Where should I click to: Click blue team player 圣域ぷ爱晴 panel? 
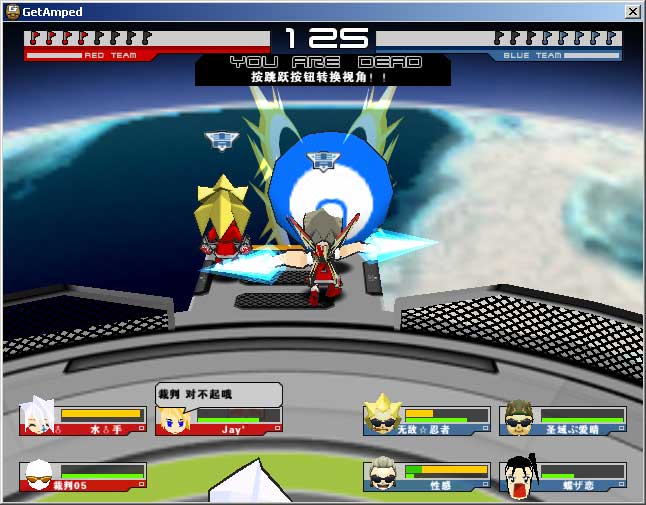[x=563, y=420]
